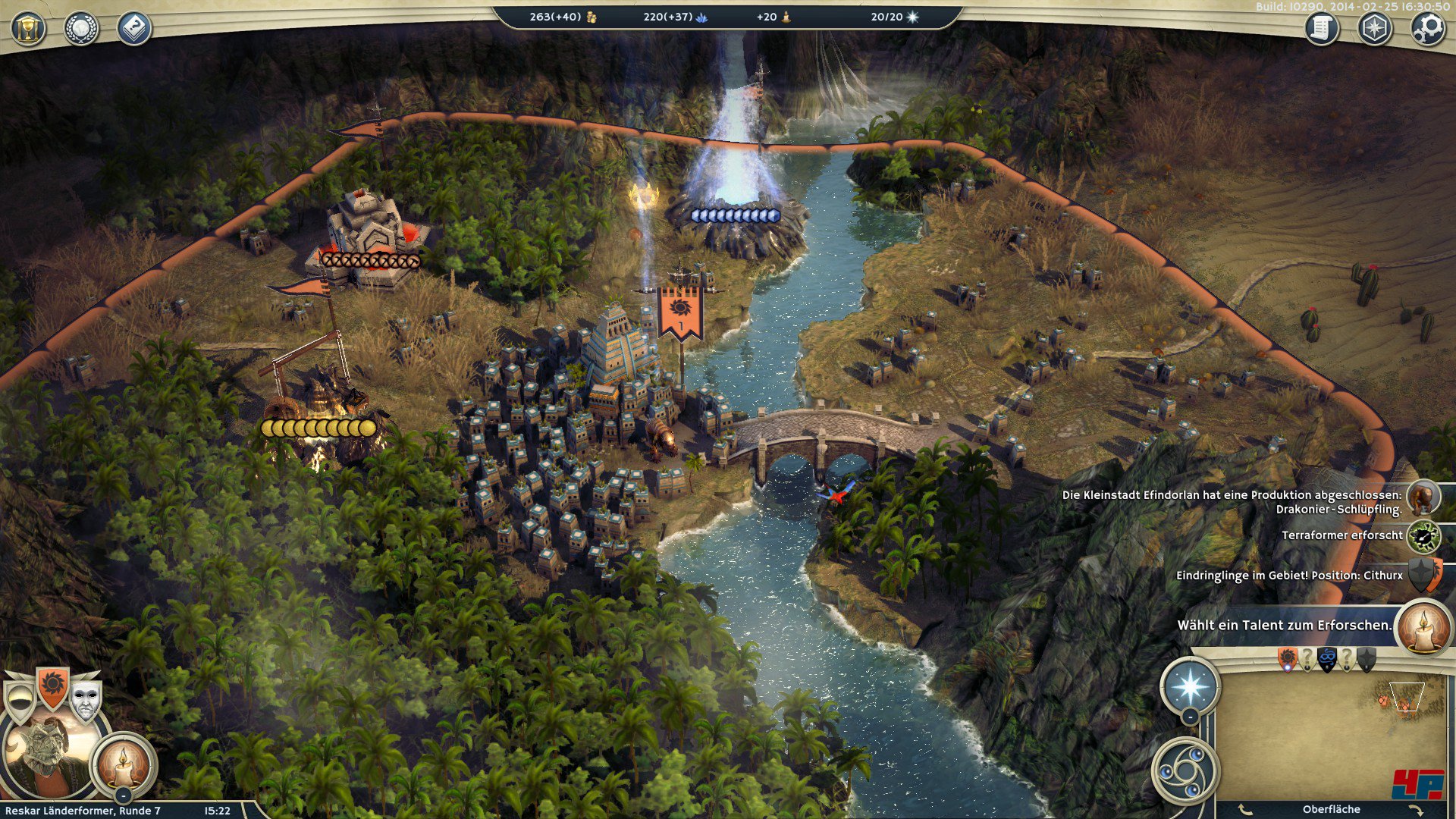Click the laurel wreath icon button
Screen dimensions: 1456x819
[x=81, y=29]
